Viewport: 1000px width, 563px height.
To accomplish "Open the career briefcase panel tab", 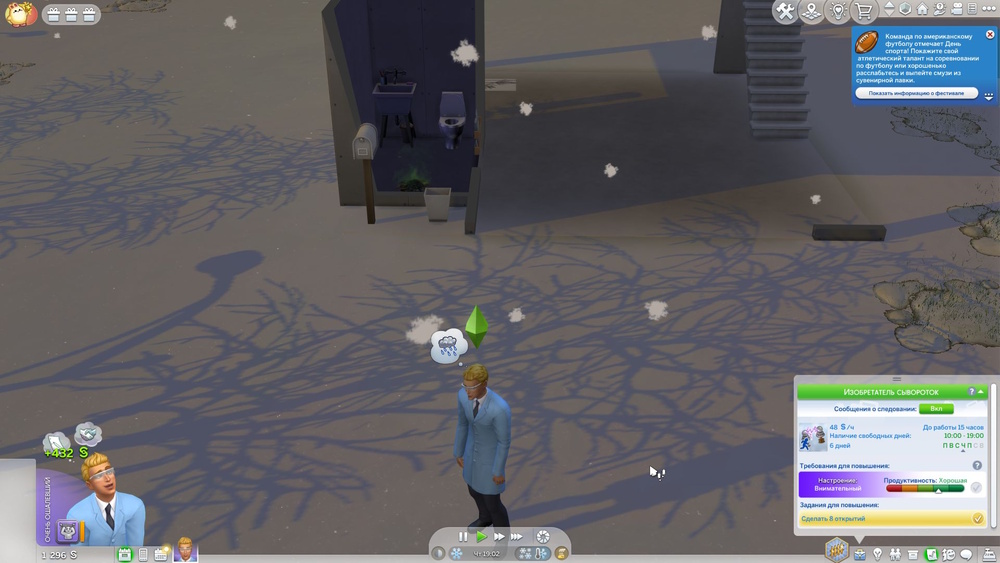I will [x=859, y=554].
